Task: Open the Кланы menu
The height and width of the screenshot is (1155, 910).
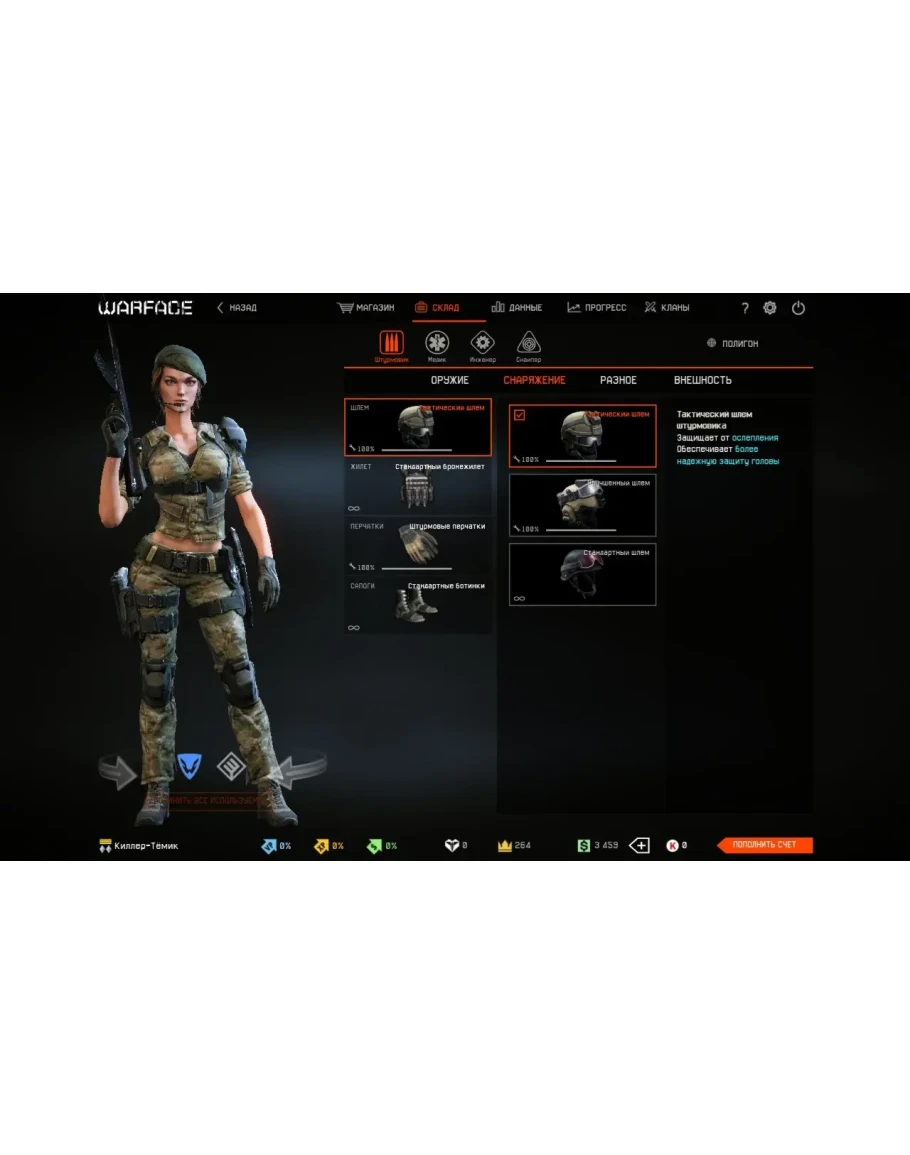Action: pyautogui.click(x=667, y=308)
